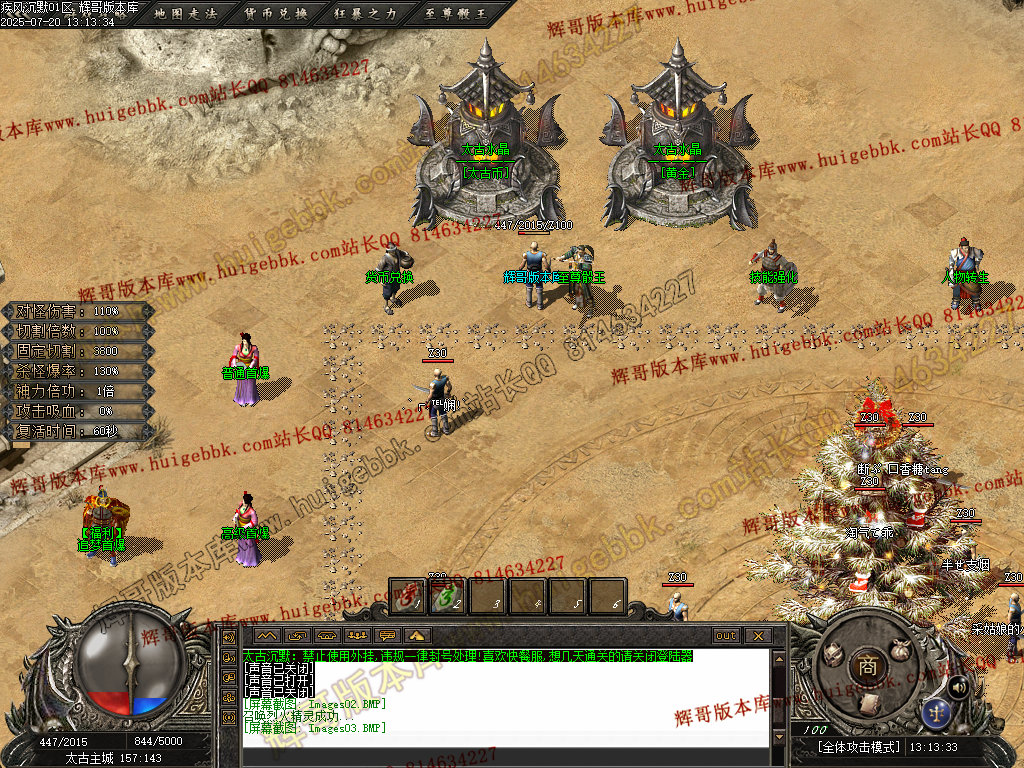Click the blue balance-scale button
The height and width of the screenshot is (768, 1024).
(938, 713)
